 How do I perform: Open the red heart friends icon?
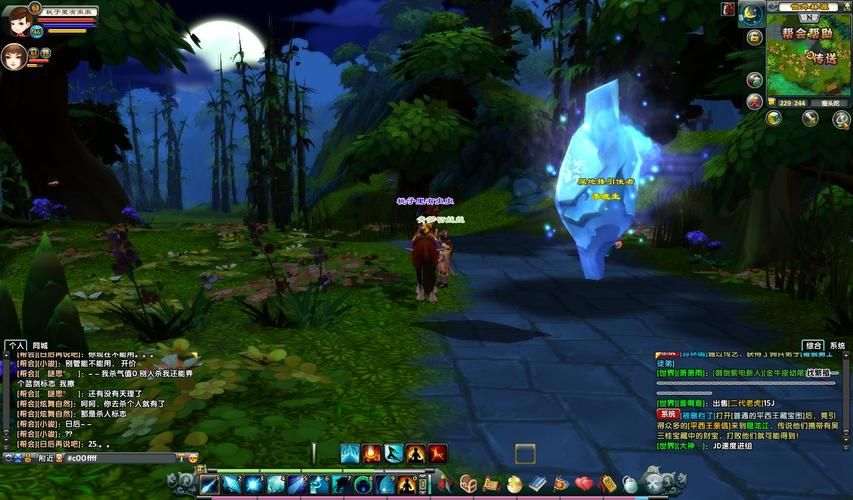point(584,484)
